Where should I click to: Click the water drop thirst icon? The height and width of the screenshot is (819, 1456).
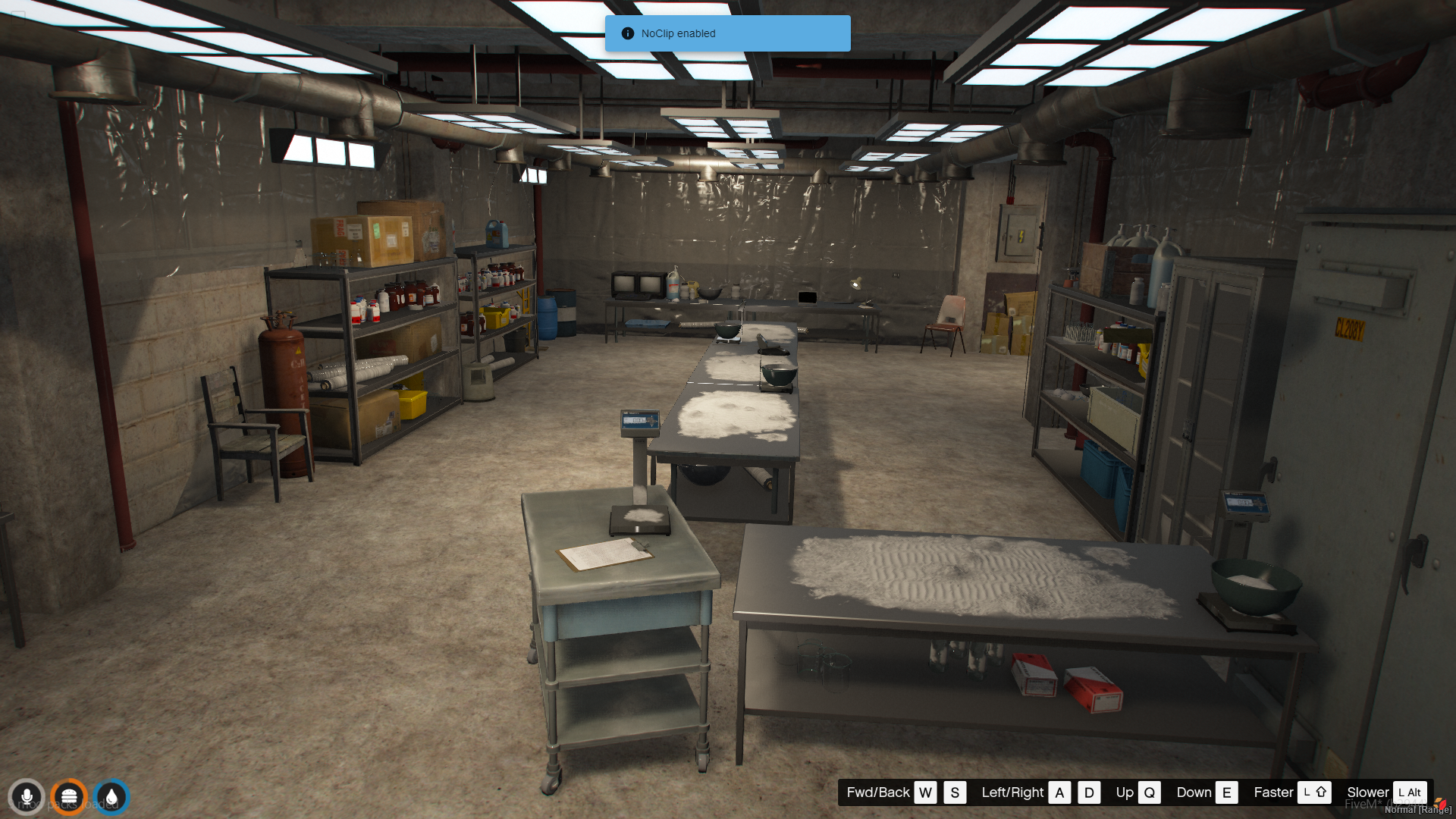point(111,797)
